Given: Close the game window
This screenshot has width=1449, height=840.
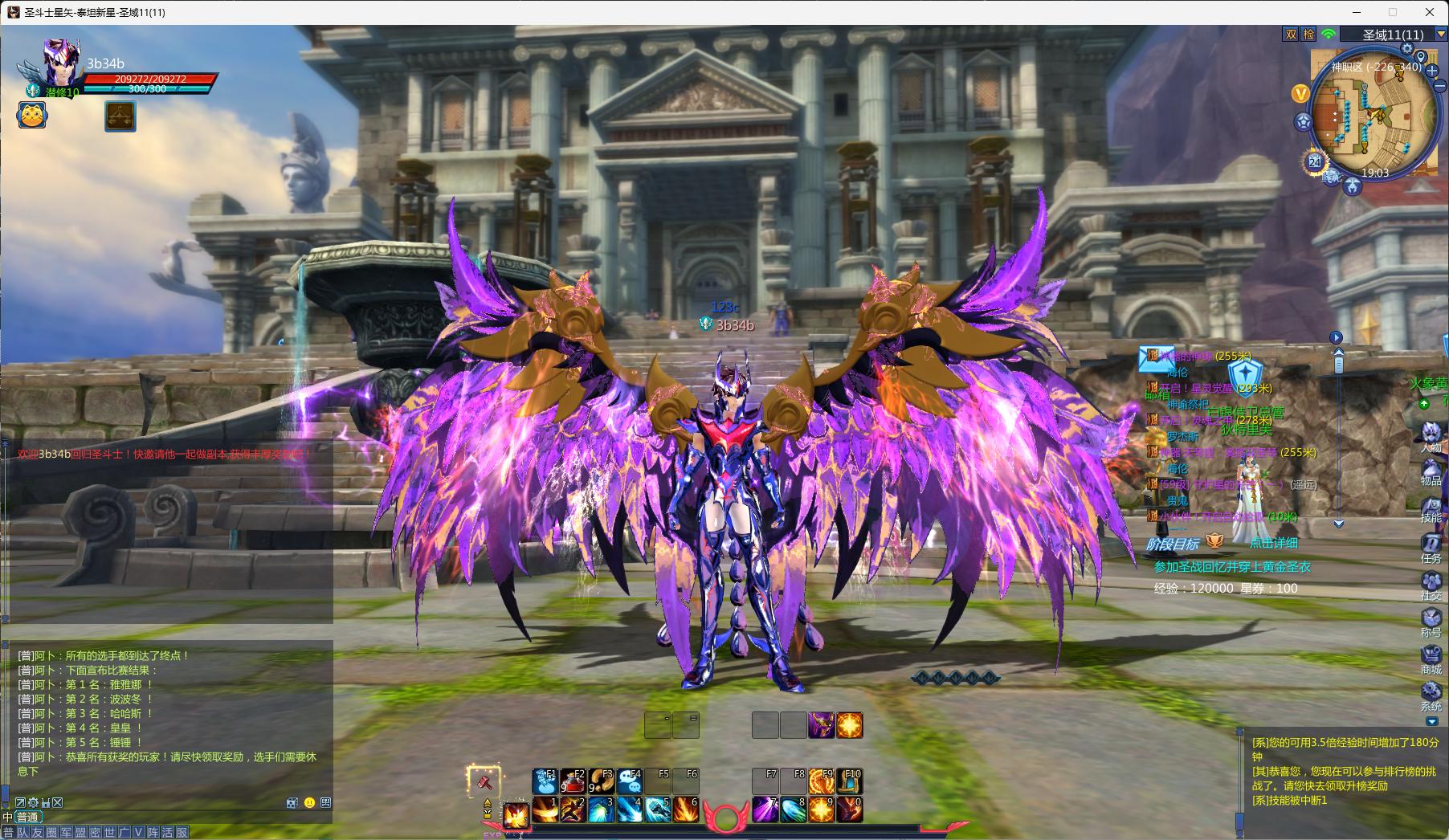Looking at the screenshot, I should 1430,12.
